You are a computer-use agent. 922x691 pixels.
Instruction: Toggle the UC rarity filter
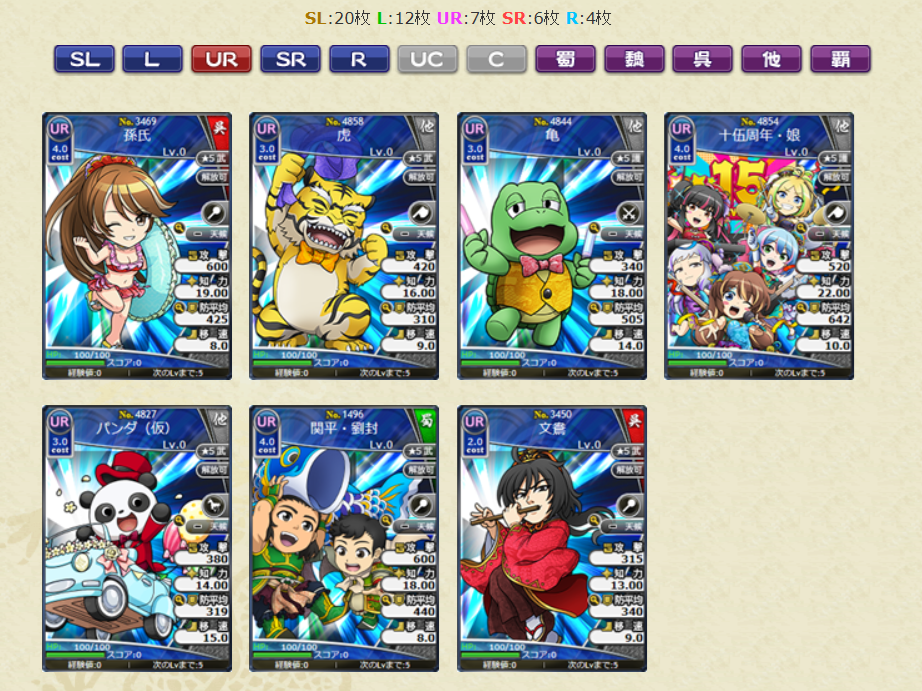427,59
